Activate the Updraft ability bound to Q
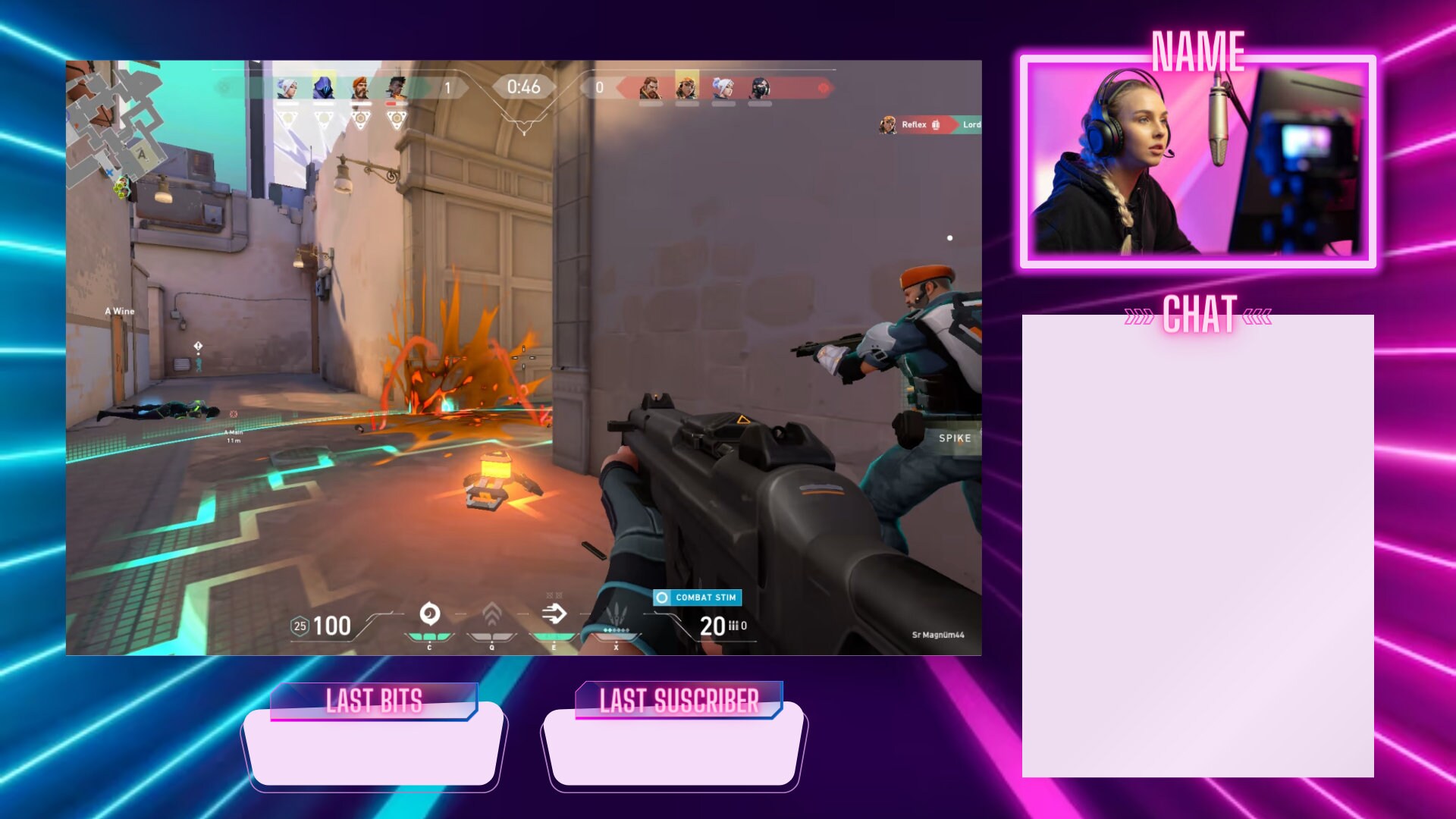1456x819 pixels. 491,614
